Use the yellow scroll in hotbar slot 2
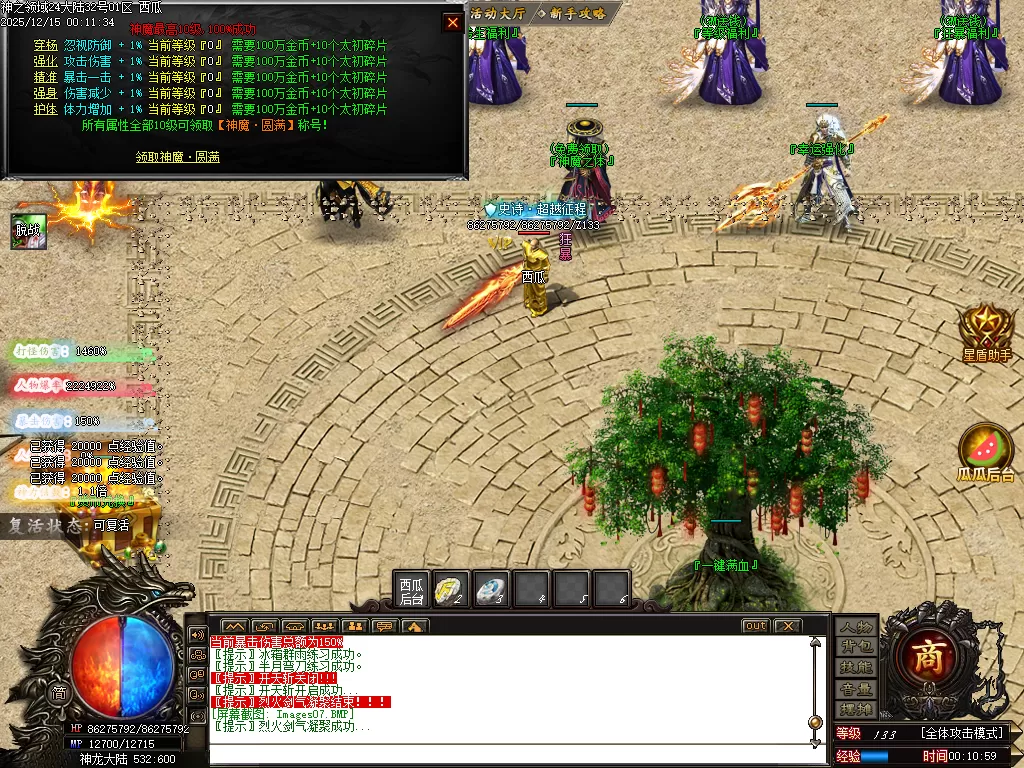Viewport: 1024px width, 768px height. [x=452, y=590]
